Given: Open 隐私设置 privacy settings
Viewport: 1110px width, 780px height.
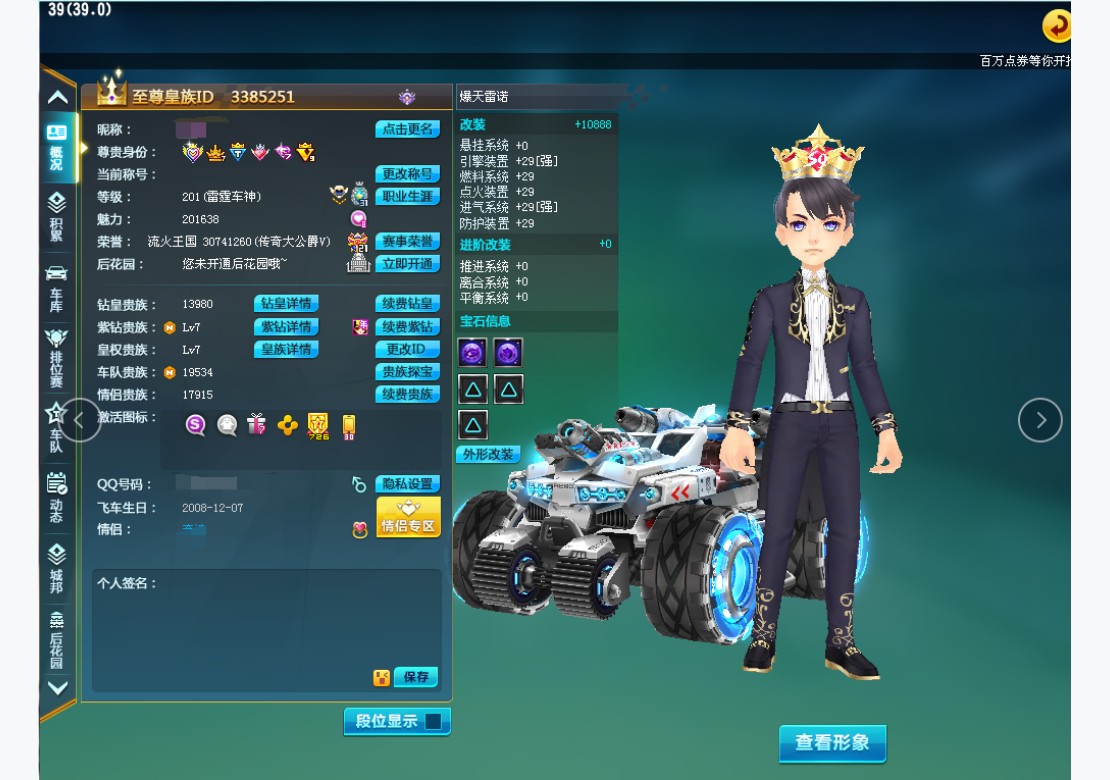Looking at the screenshot, I should (x=407, y=484).
